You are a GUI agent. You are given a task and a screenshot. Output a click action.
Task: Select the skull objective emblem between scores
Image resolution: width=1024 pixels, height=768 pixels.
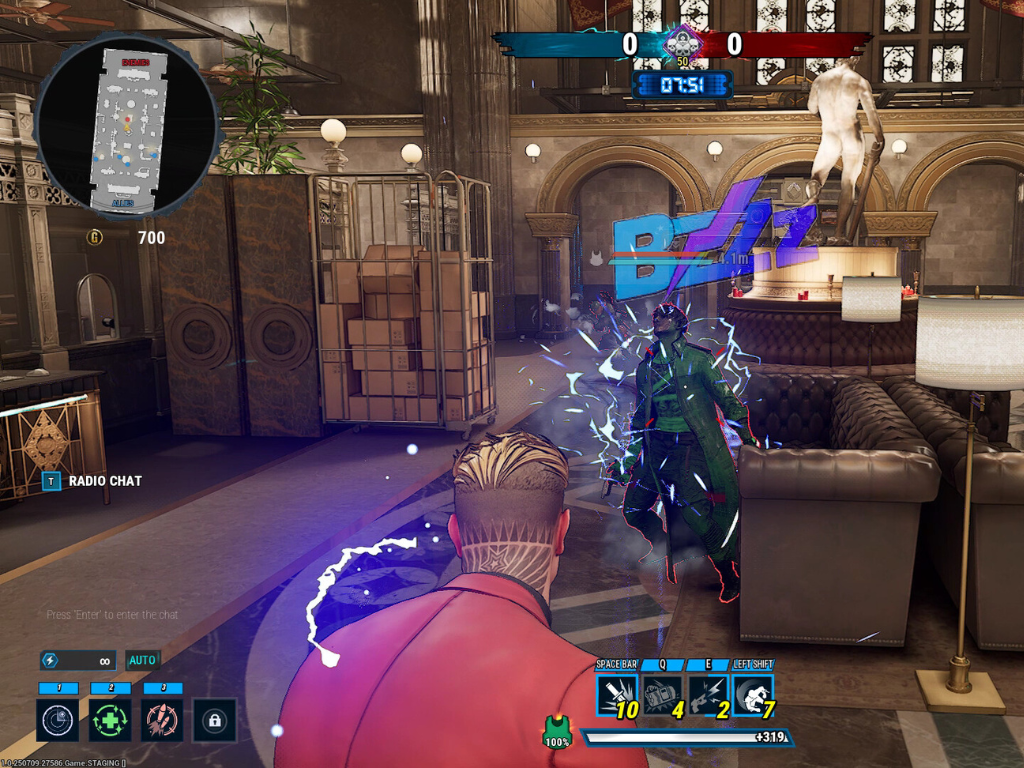tap(683, 43)
